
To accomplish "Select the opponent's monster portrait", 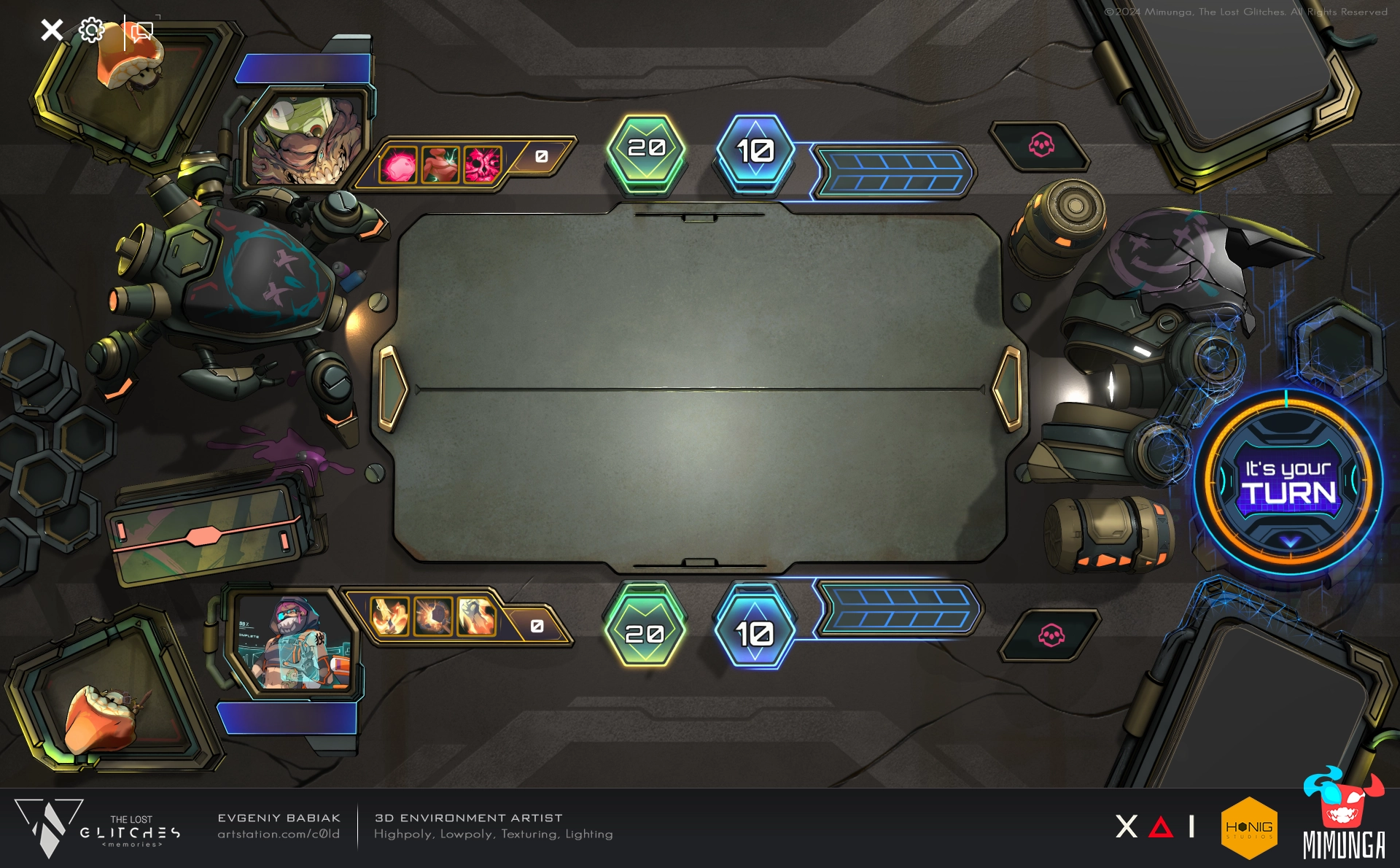I will click(303, 141).
